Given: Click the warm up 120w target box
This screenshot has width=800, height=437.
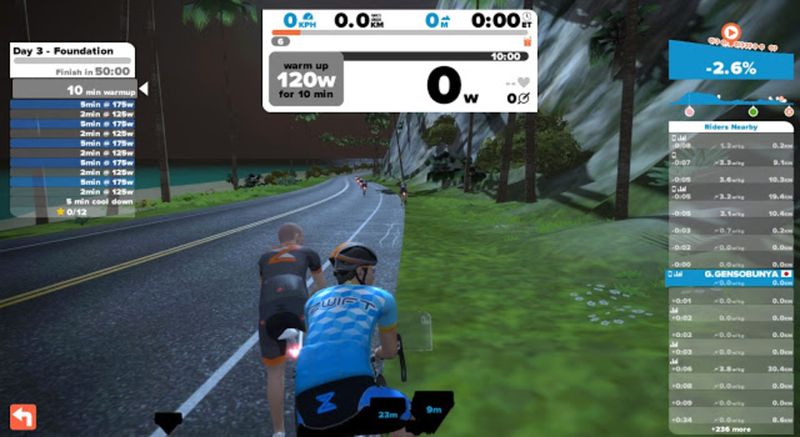Looking at the screenshot, I should (x=304, y=79).
